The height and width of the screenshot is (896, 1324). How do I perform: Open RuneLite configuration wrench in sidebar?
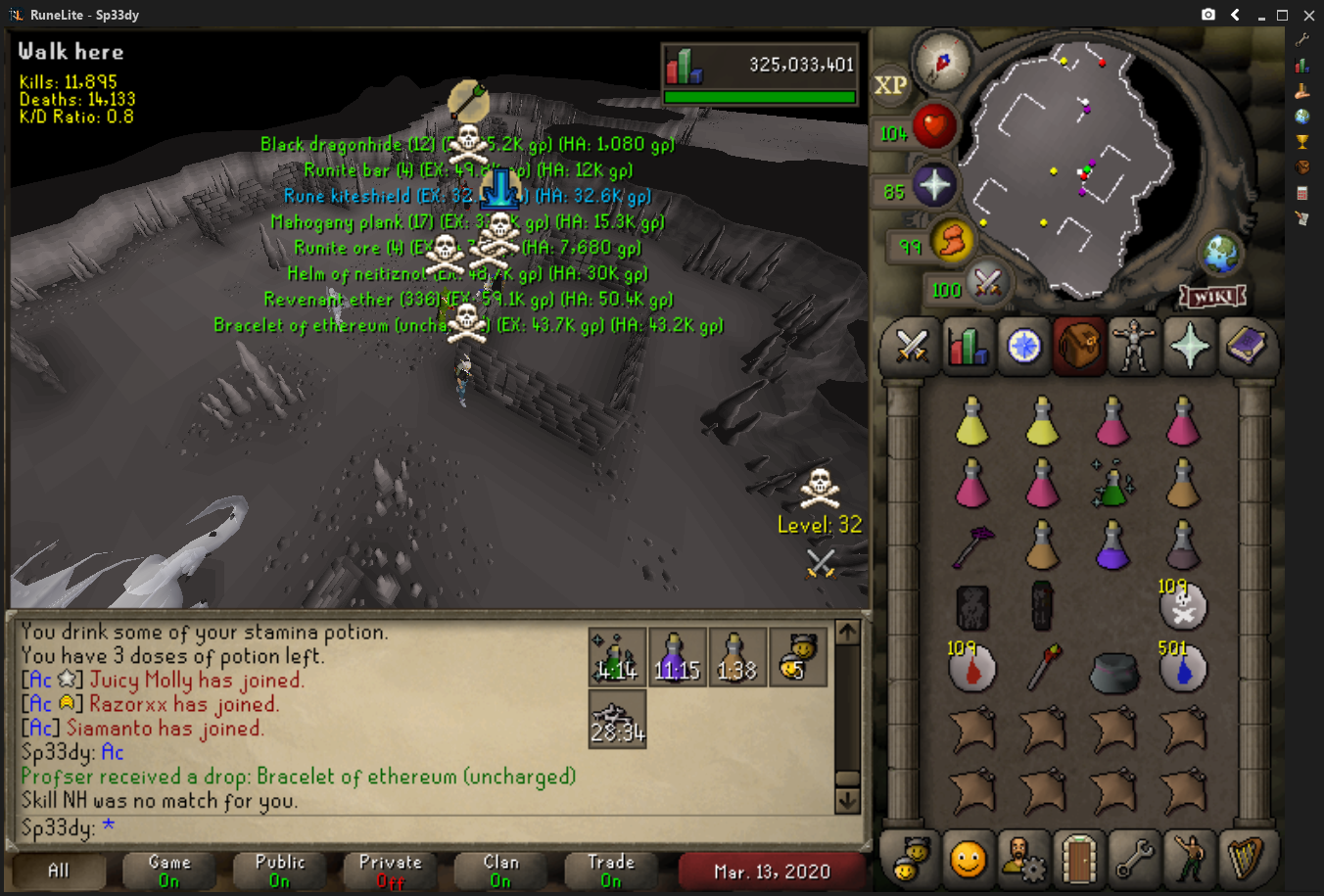click(x=1301, y=40)
